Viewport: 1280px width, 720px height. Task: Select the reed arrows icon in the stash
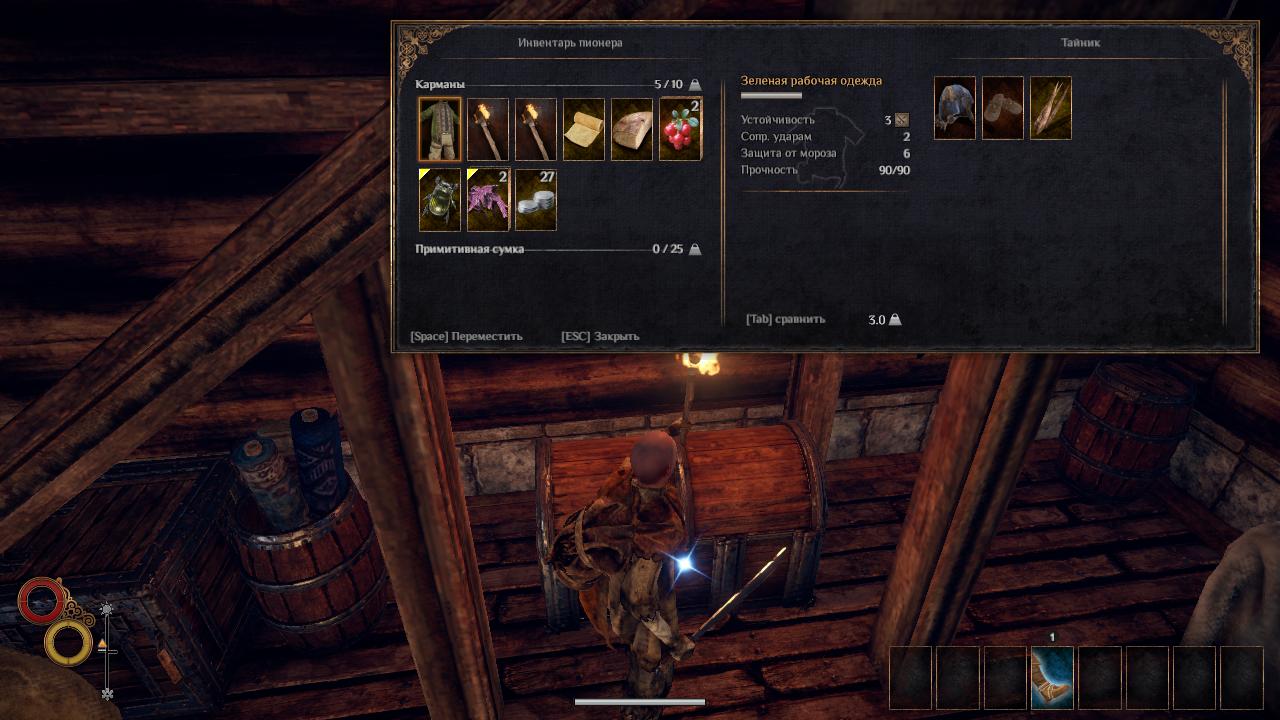(1050, 108)
